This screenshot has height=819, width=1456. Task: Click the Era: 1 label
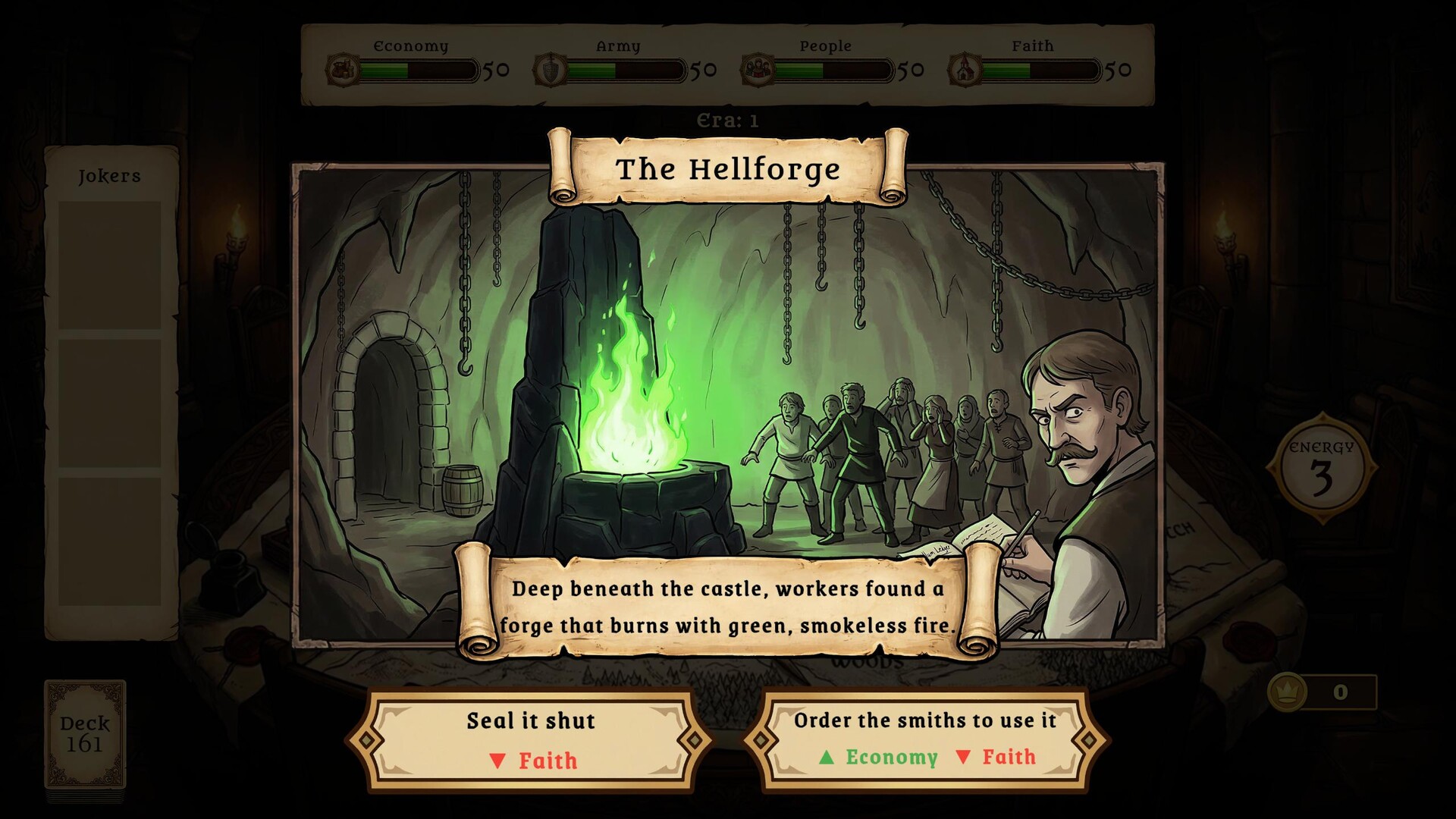coord(727,118)
